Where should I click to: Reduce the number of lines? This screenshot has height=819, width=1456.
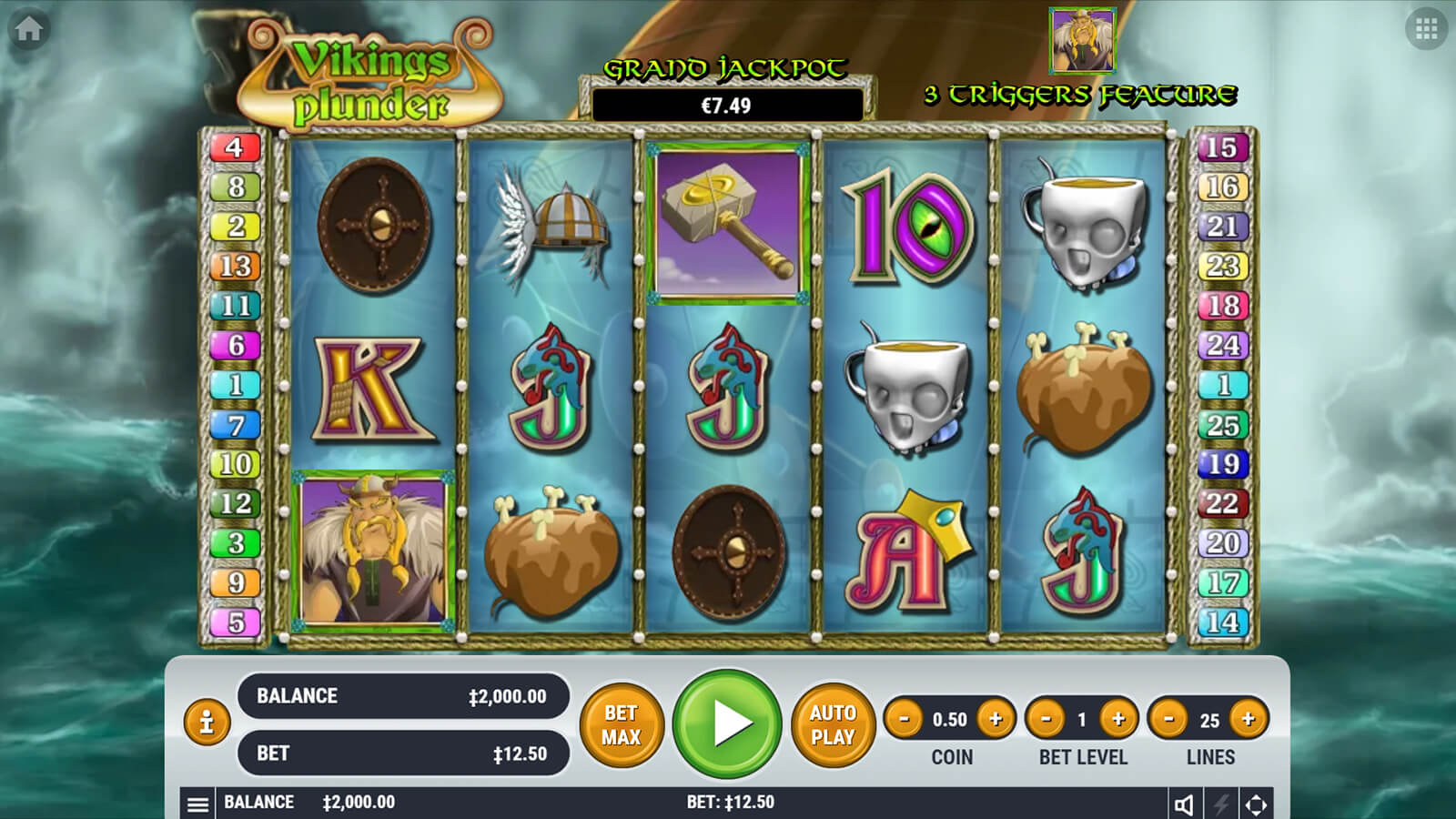pos(1169,719)
